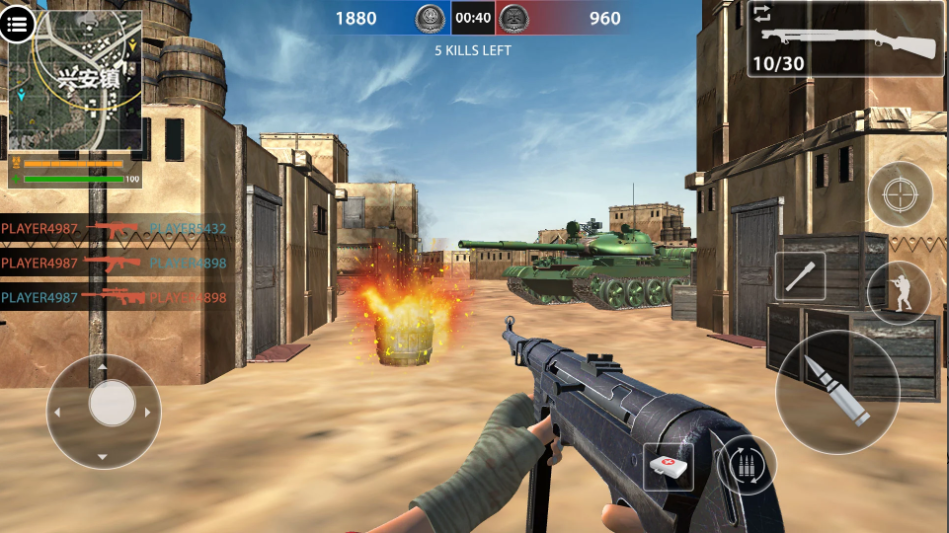Screen dimensions: 949x533
Task: Reload with the ammo magazine button
Action: tap(746, 465)
